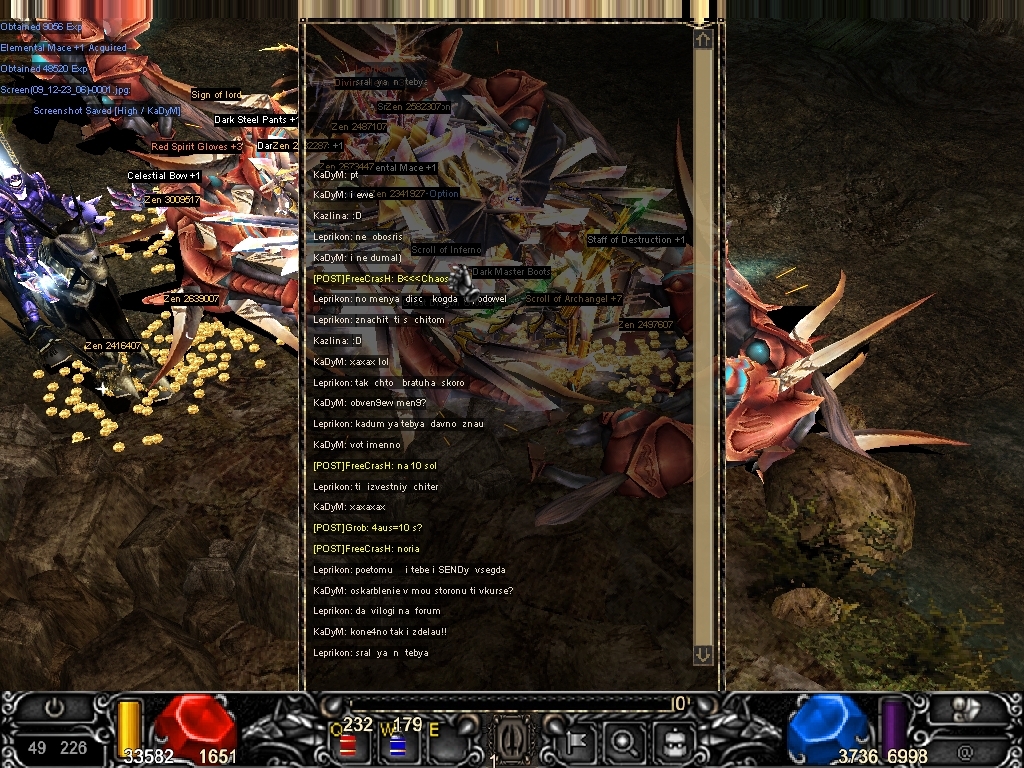Screen dimensions: 1024x768
Task: Use the blue mana potion slot
Action: point(396,745)
